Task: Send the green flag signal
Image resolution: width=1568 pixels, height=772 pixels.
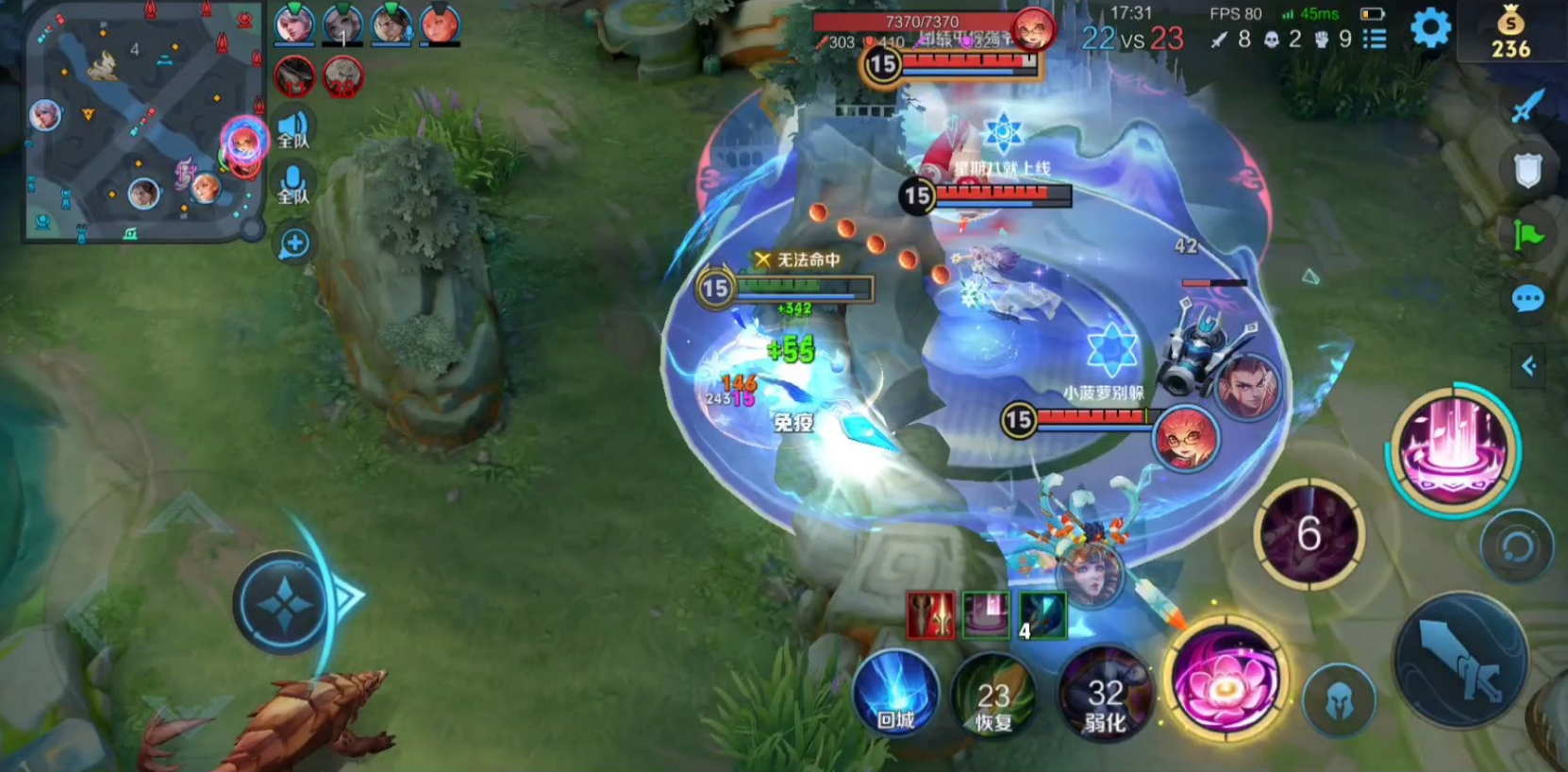Action: [x=1527, y=233]
